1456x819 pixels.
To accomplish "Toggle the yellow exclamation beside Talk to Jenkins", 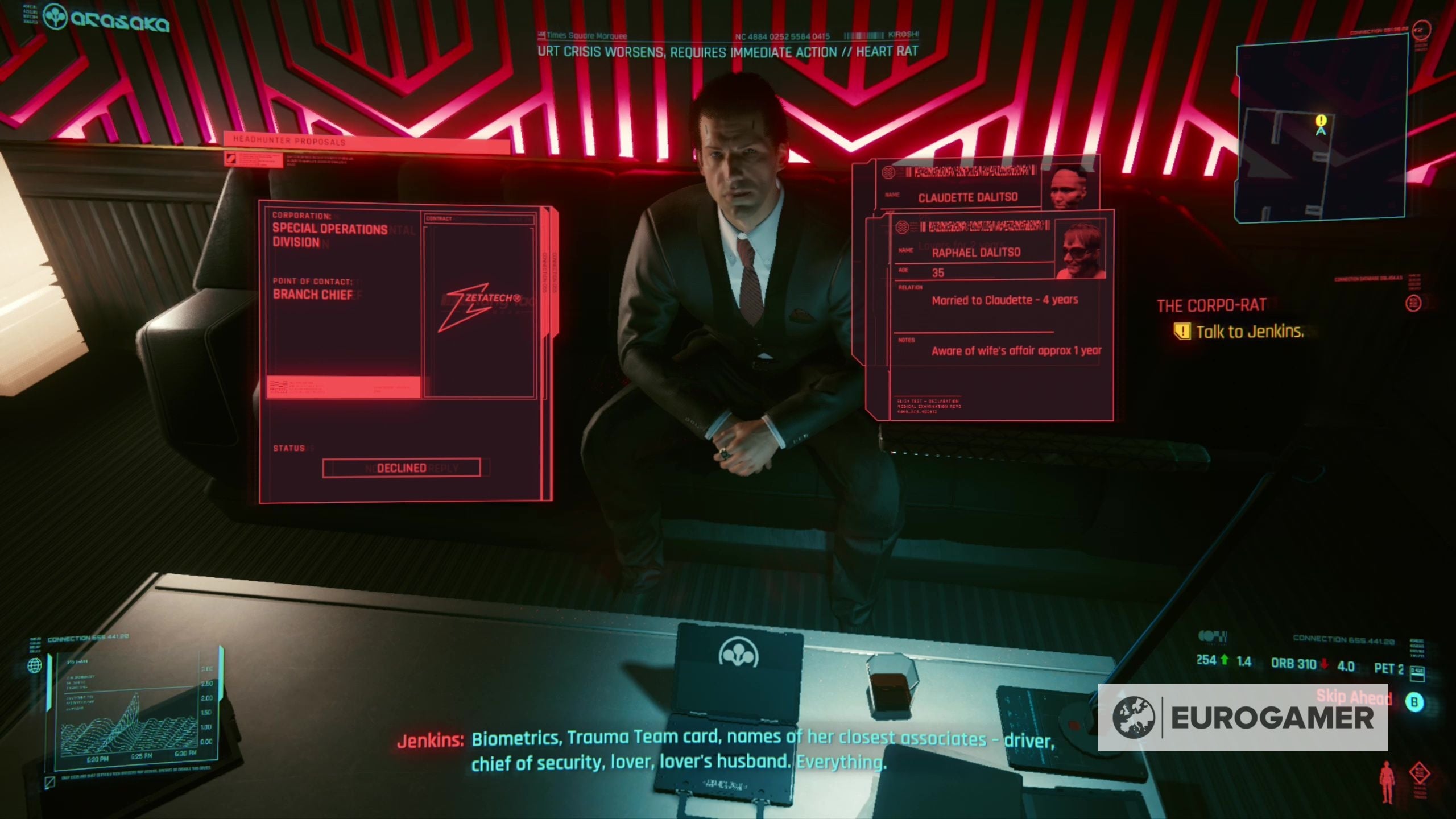I will click(1184, 332).
